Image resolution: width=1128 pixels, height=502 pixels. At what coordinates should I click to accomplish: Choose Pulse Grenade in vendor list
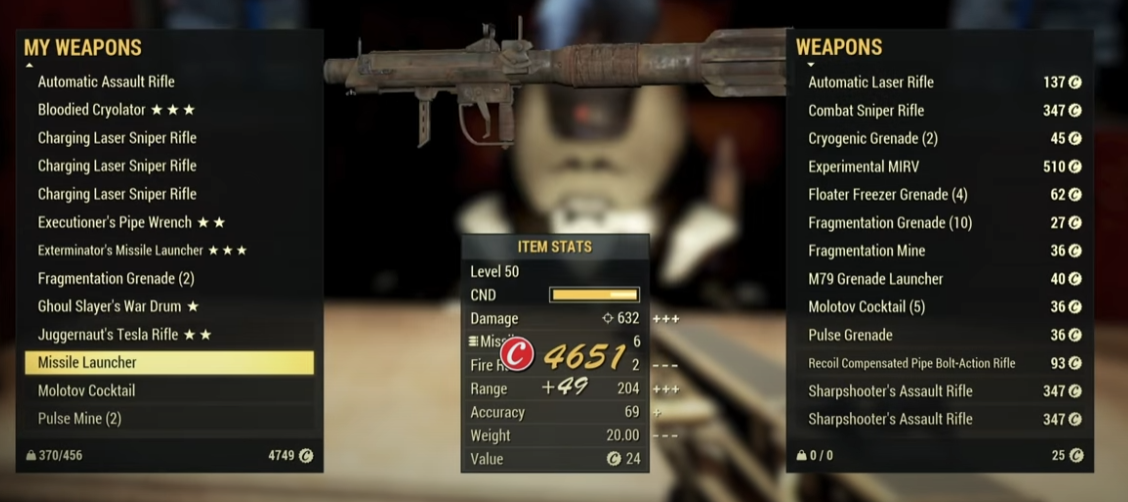(851, 334)
